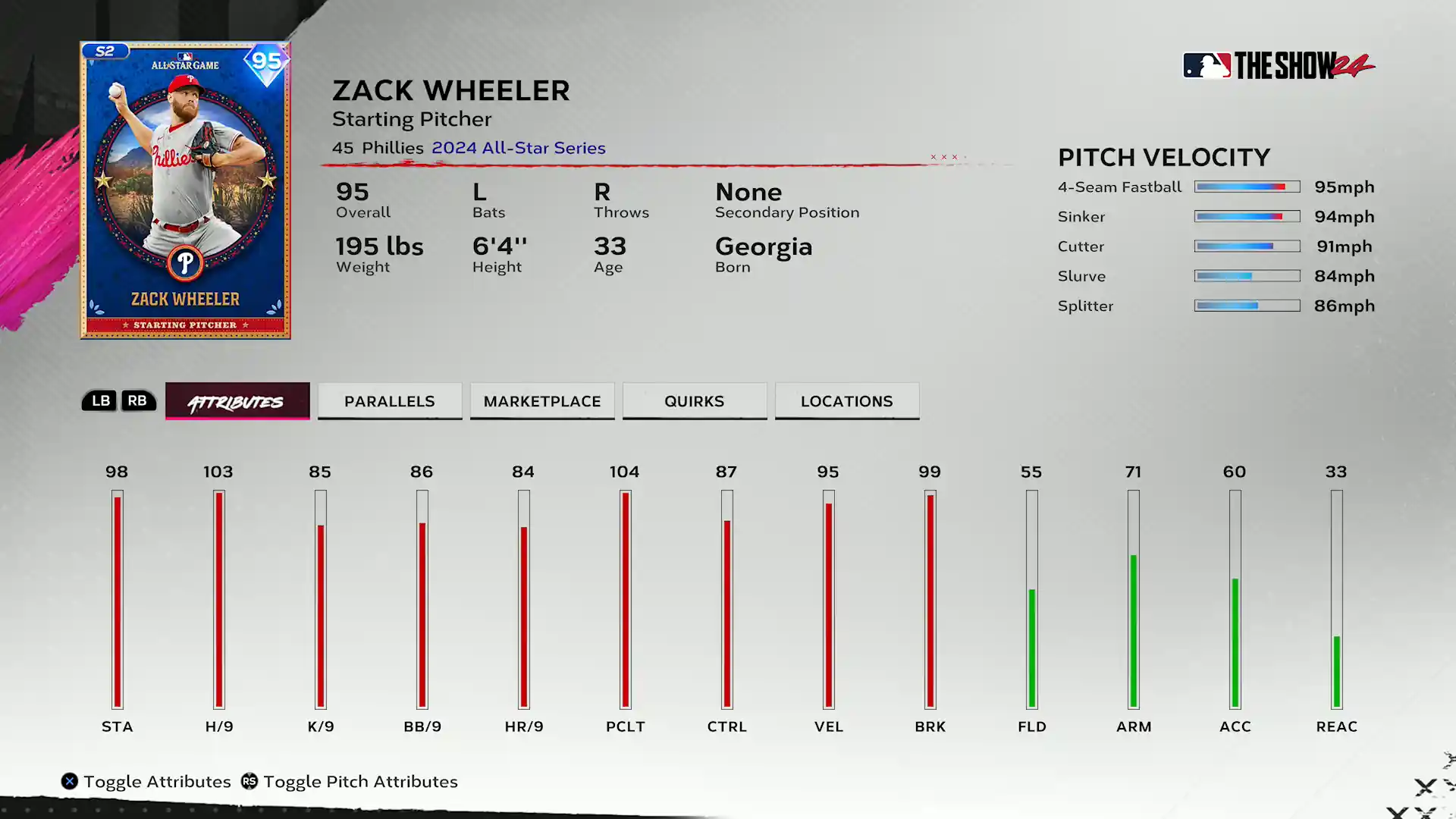Switch to the Attributes tab
1456x819 pixels.
(237, 401)
